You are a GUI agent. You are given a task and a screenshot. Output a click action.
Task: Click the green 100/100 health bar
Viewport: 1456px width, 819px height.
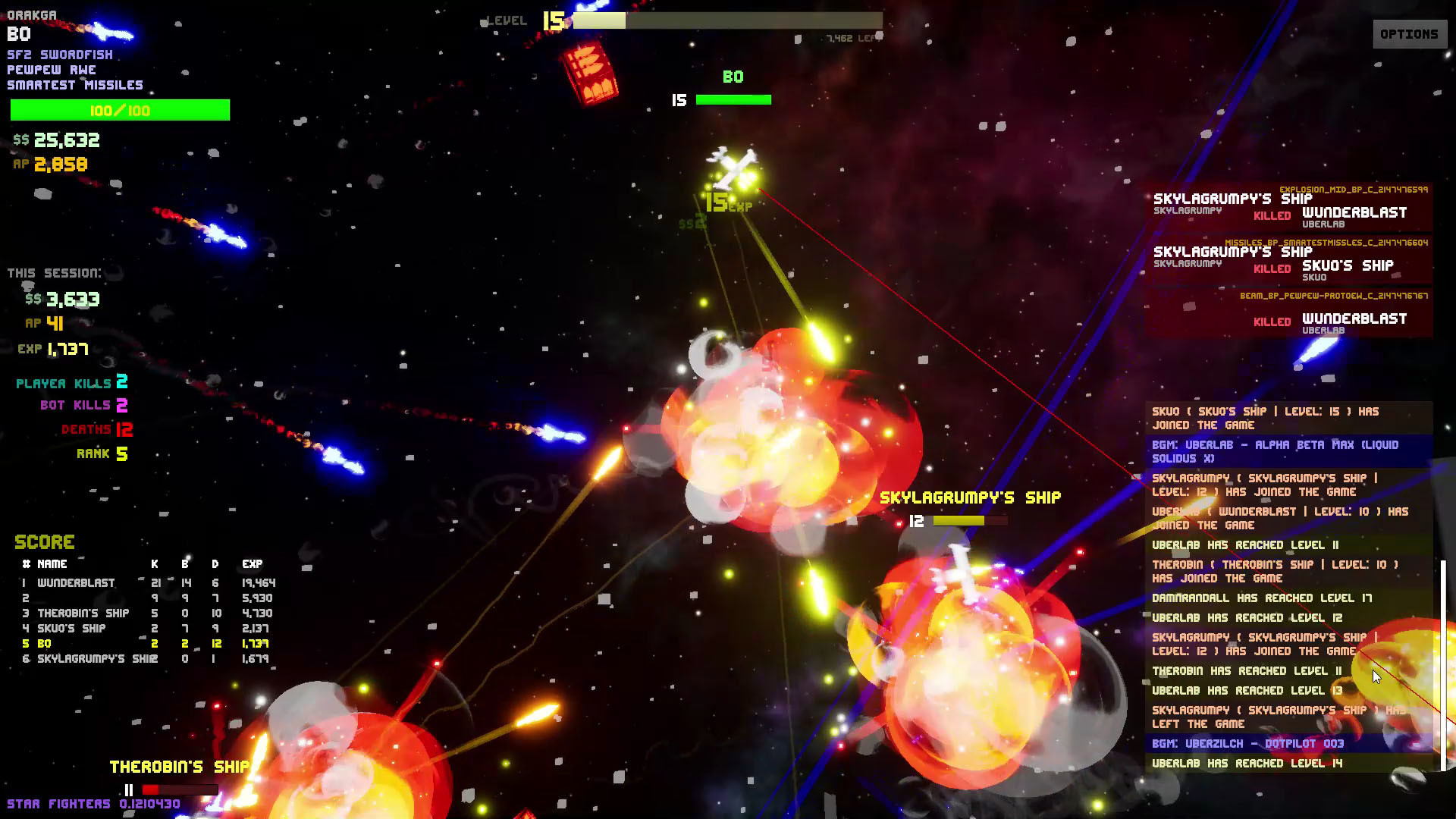(119, 110)
